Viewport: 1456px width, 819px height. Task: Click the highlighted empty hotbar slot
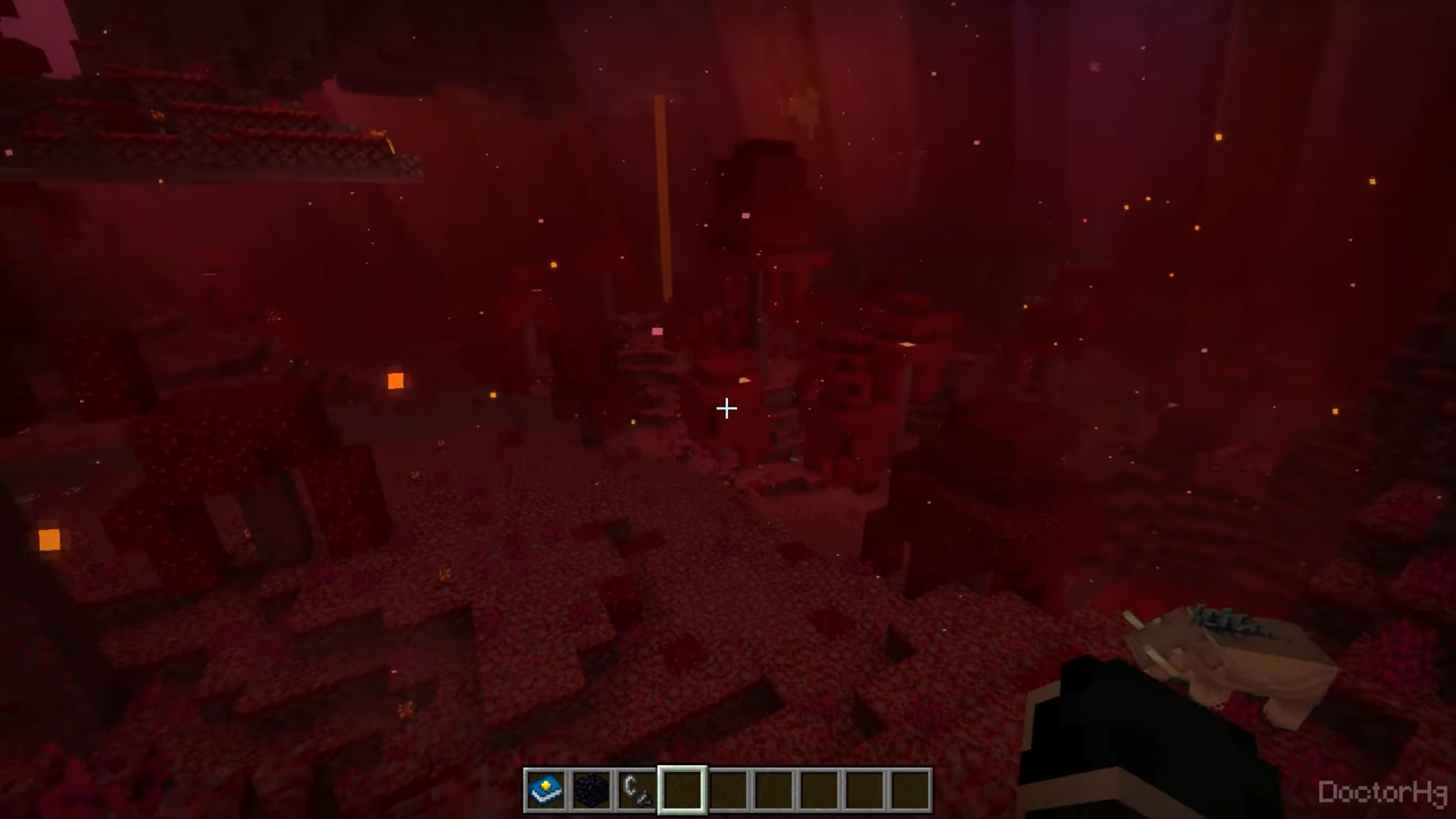[682, 789]
